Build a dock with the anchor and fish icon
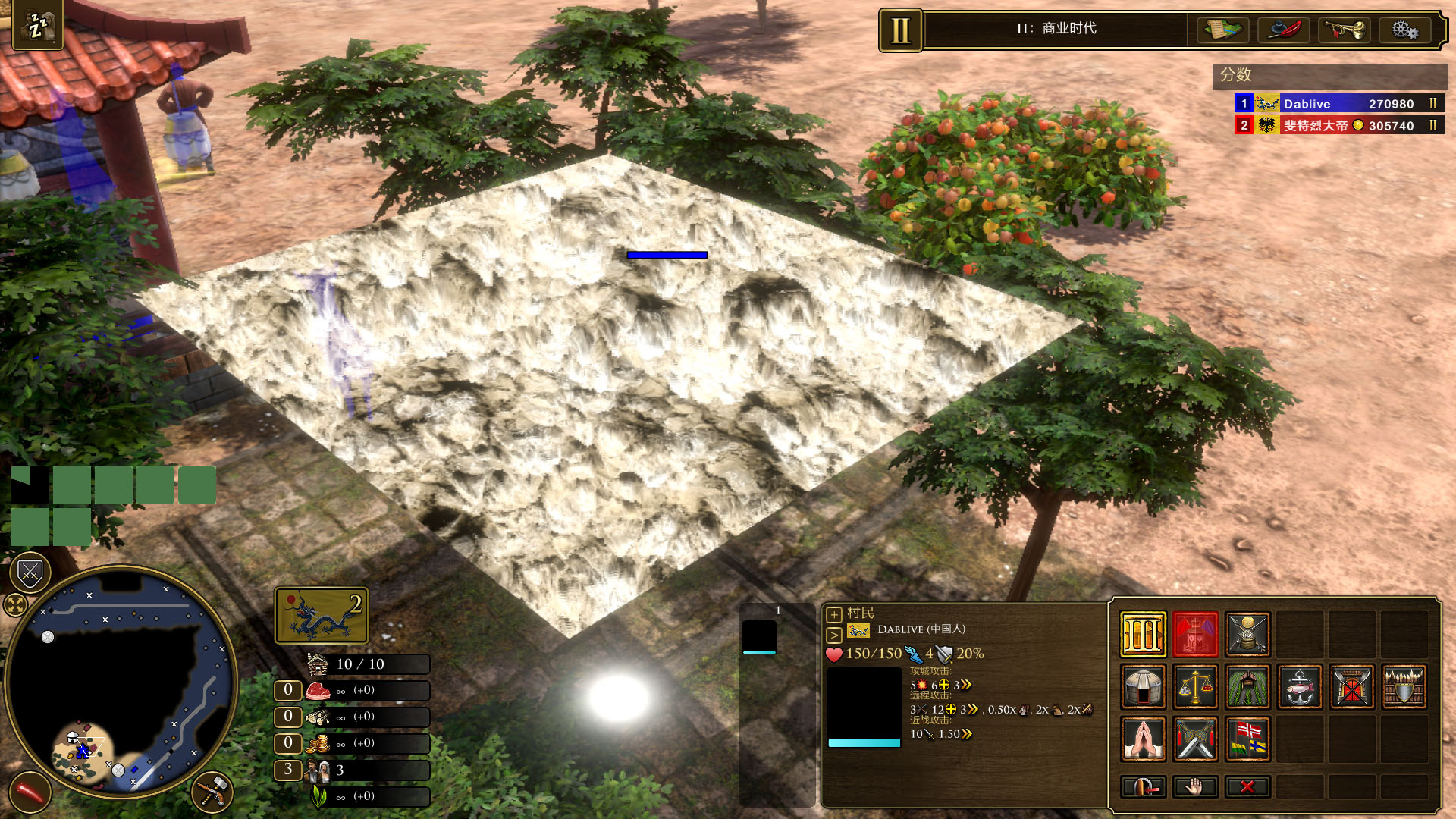 (1300, 686)
